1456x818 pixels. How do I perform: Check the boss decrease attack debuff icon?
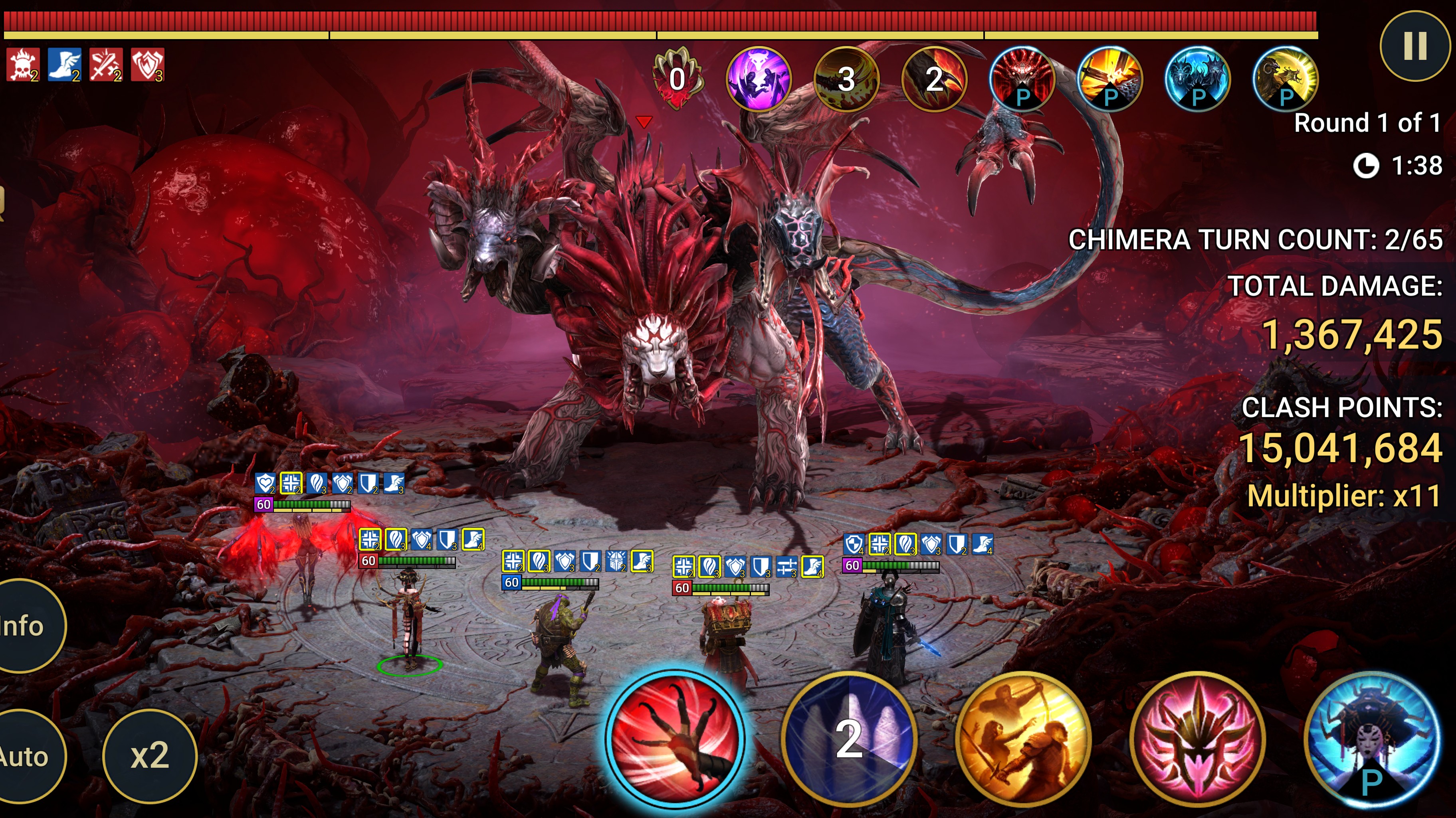tap(106, 65)
